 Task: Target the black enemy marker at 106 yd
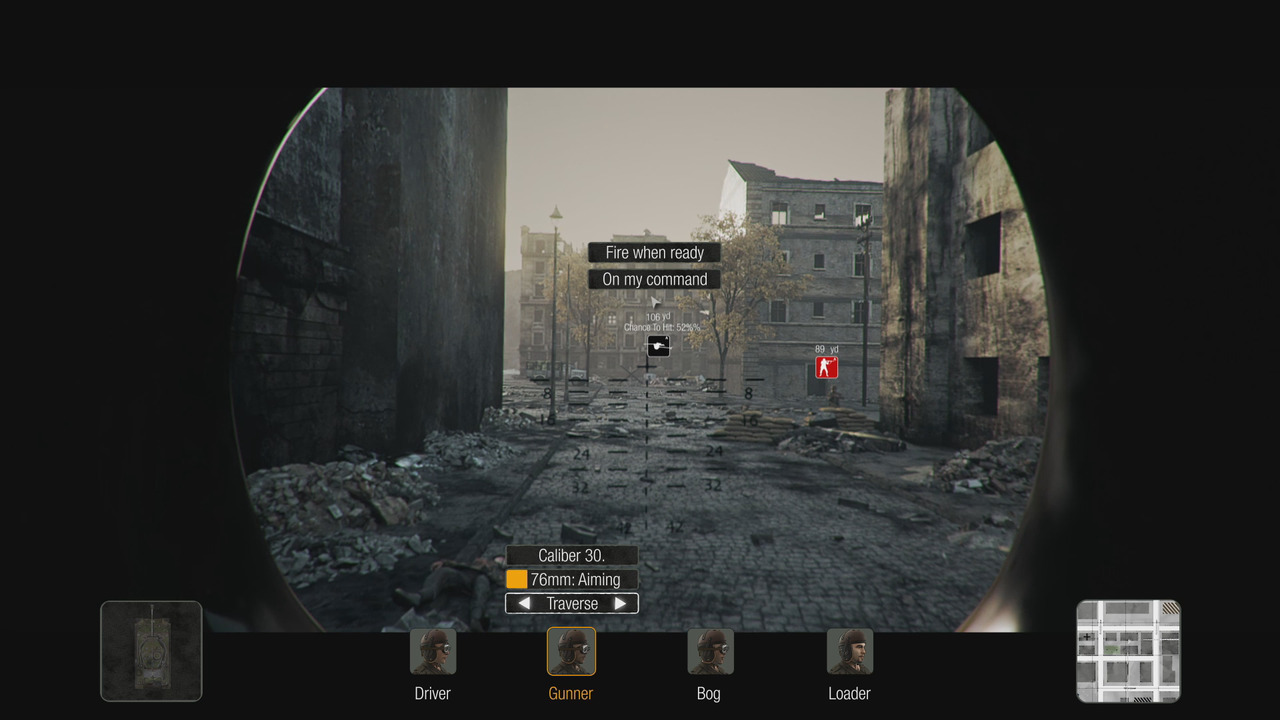coord(658,346)
